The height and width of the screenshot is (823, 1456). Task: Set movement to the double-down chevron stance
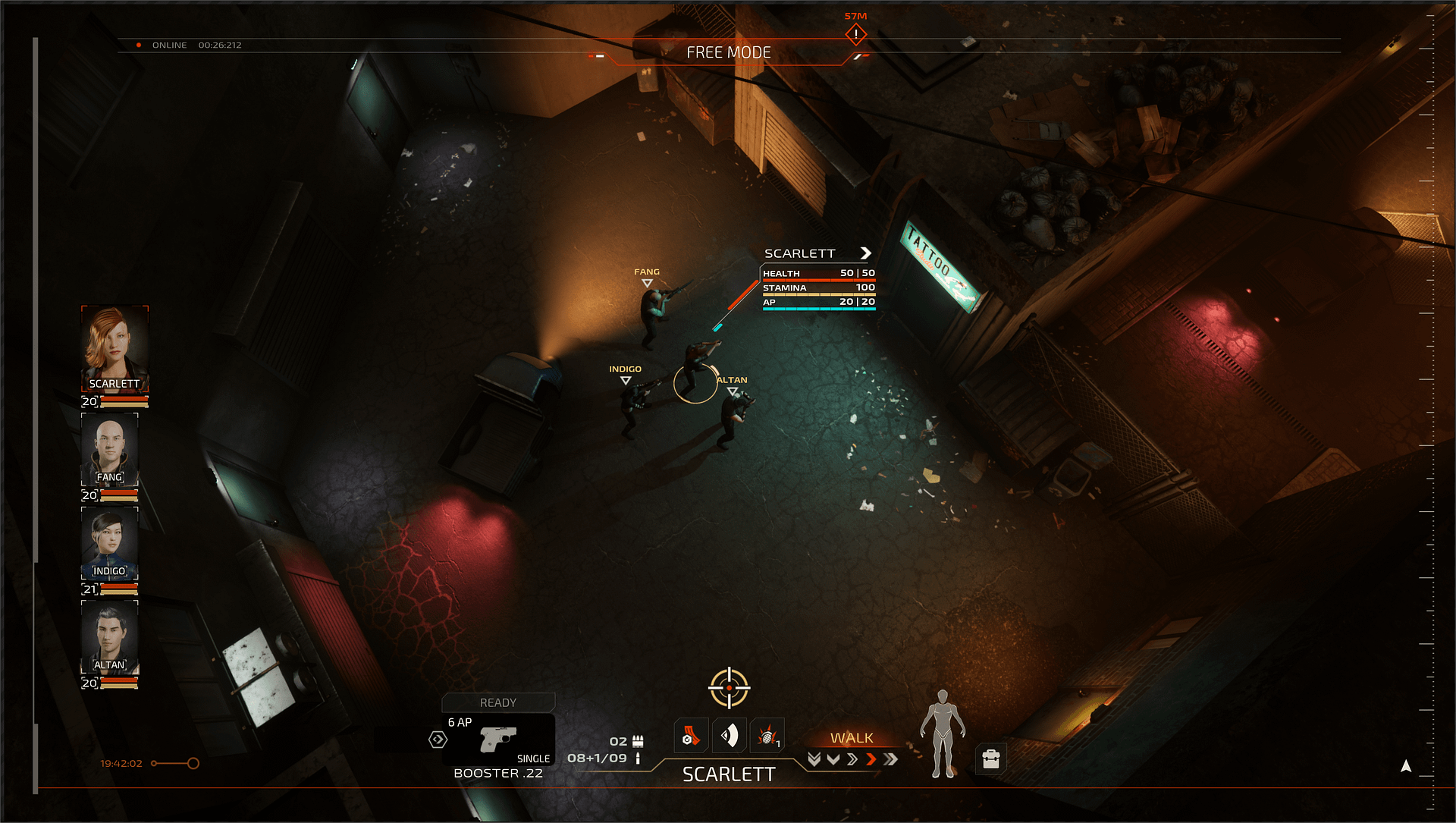814,759
